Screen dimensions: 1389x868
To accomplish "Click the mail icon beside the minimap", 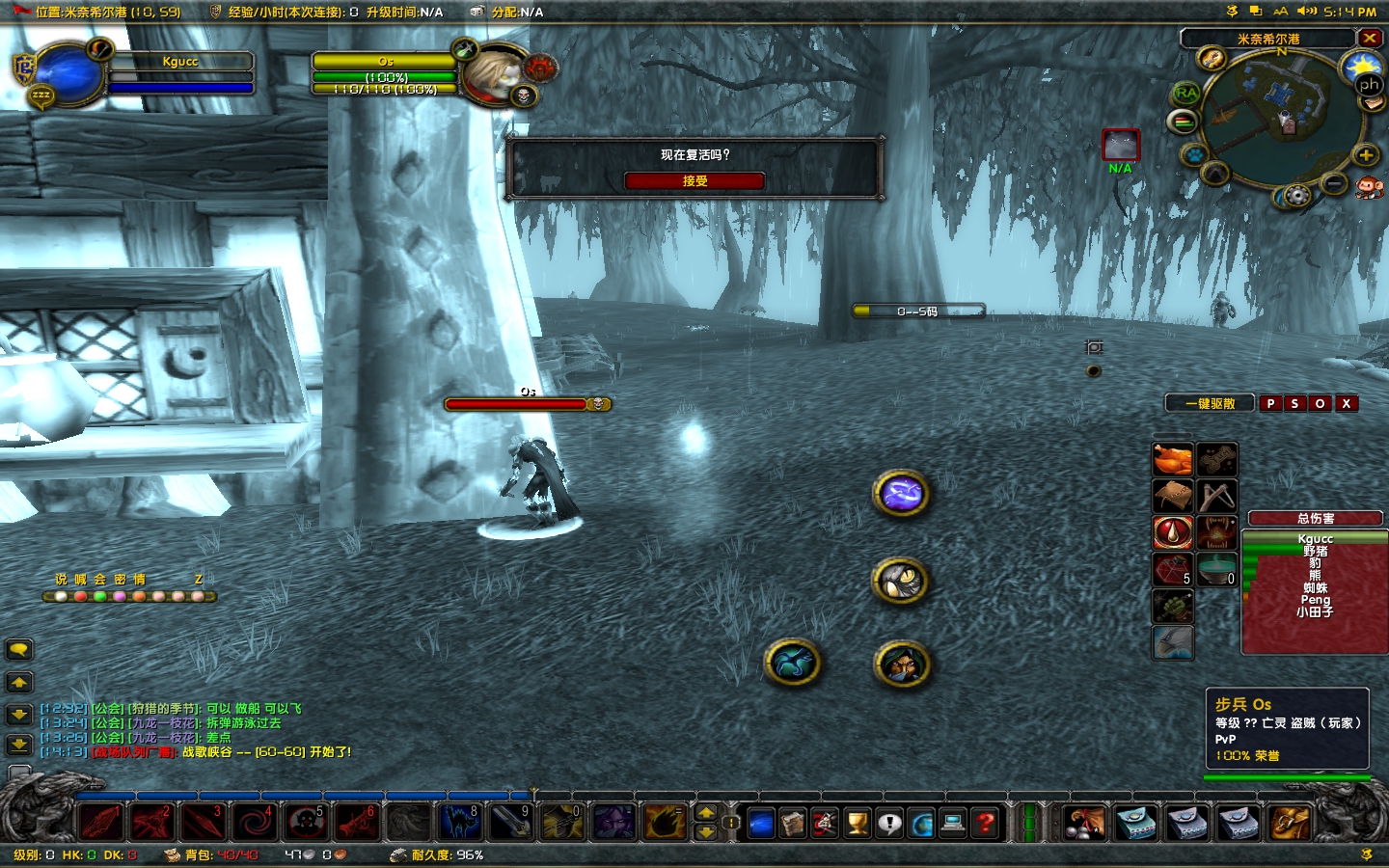I will pos(1374,103).
